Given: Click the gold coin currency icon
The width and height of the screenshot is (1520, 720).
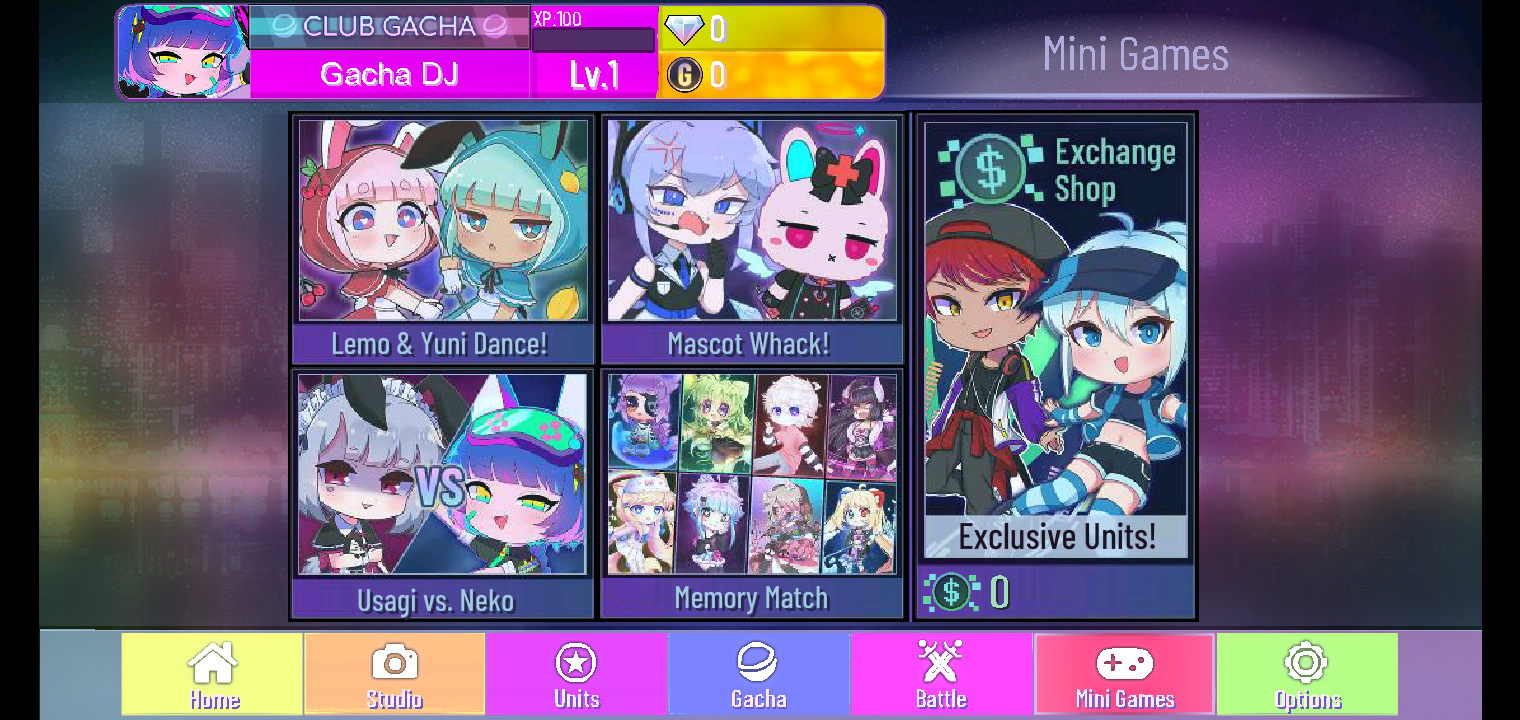Looking at the screenshot, I should 684,74.
